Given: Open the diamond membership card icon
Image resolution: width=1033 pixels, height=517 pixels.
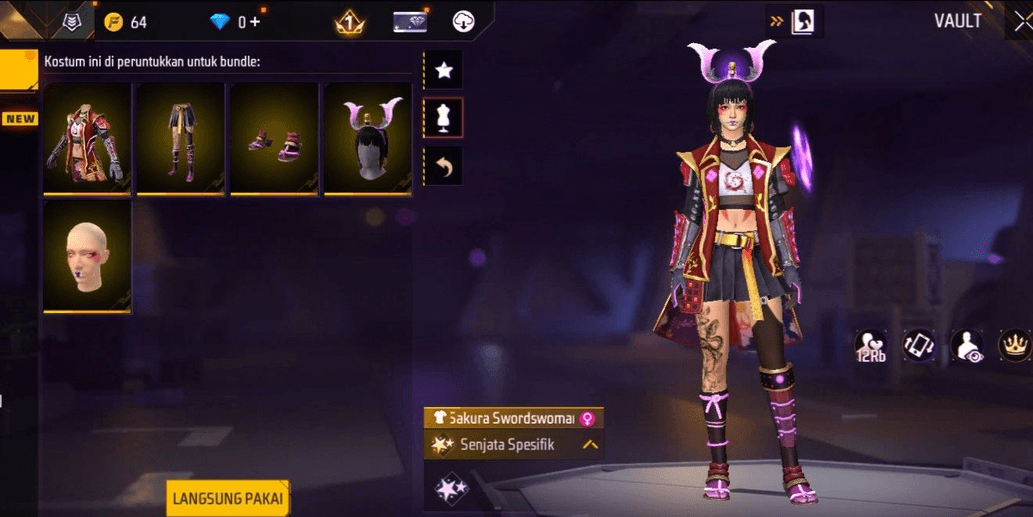Looking at the screenshot, I should (410, 21).
